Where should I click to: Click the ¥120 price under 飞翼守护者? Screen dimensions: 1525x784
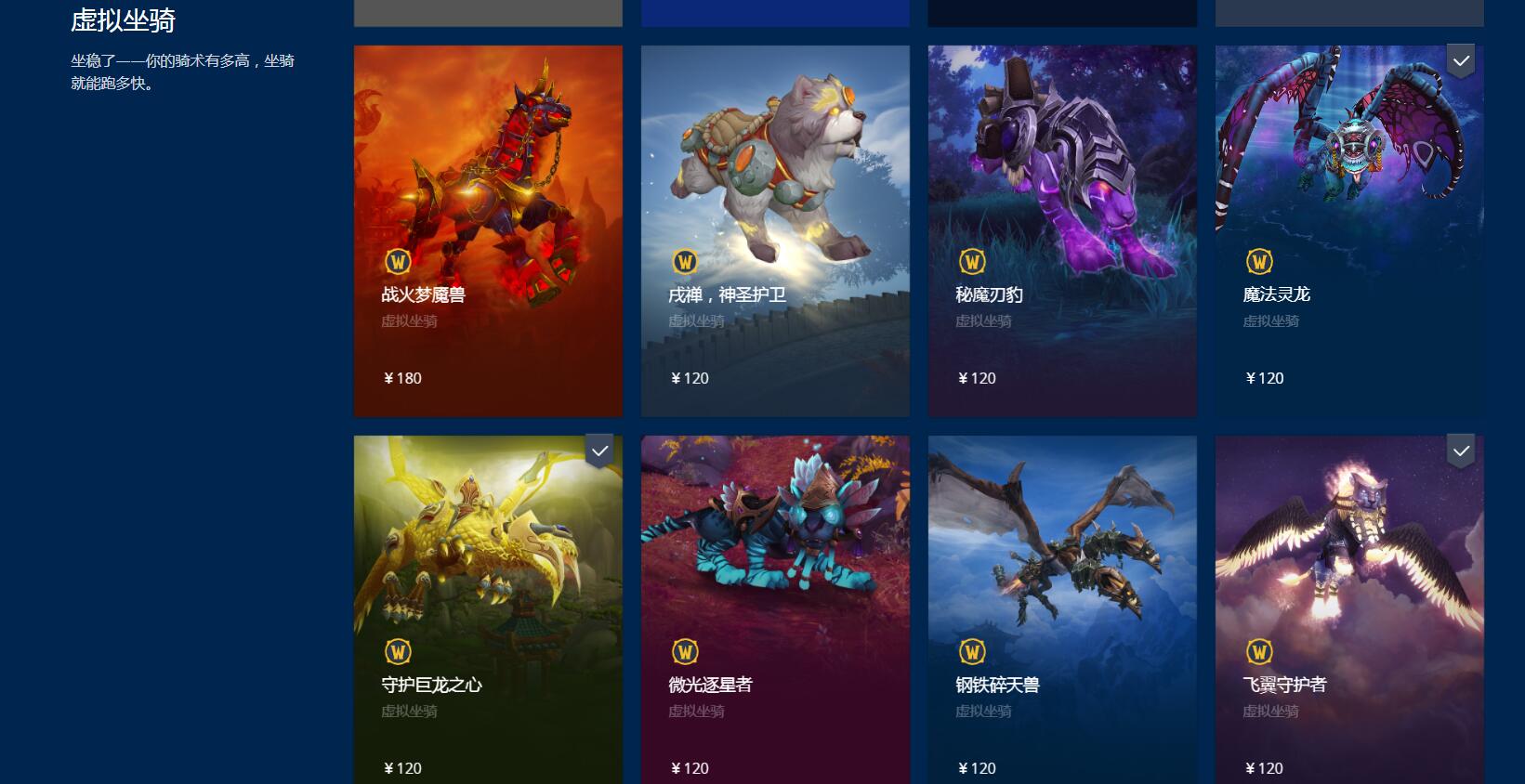[1264, 768]
